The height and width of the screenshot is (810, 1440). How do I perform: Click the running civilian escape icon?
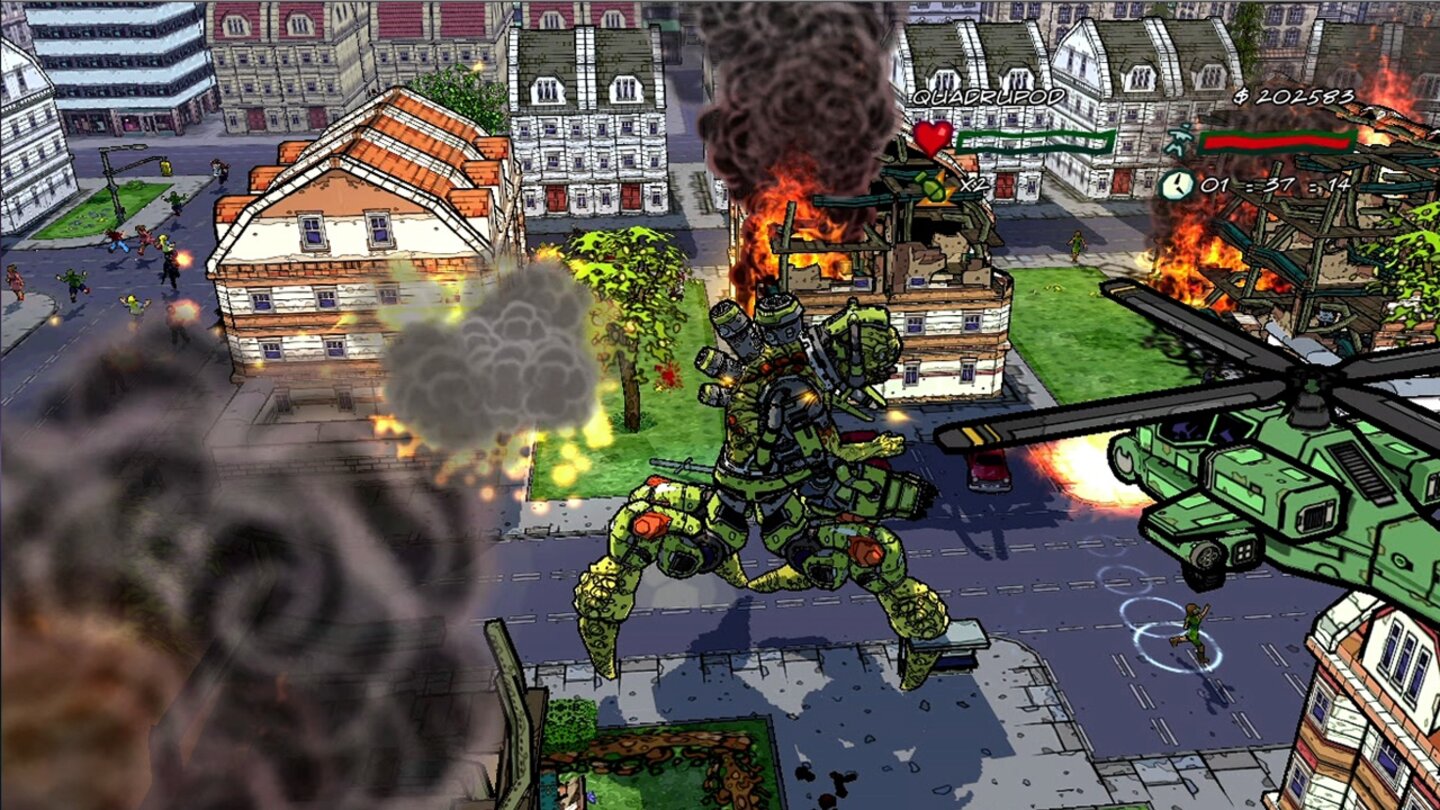[x=1179, y=141]
